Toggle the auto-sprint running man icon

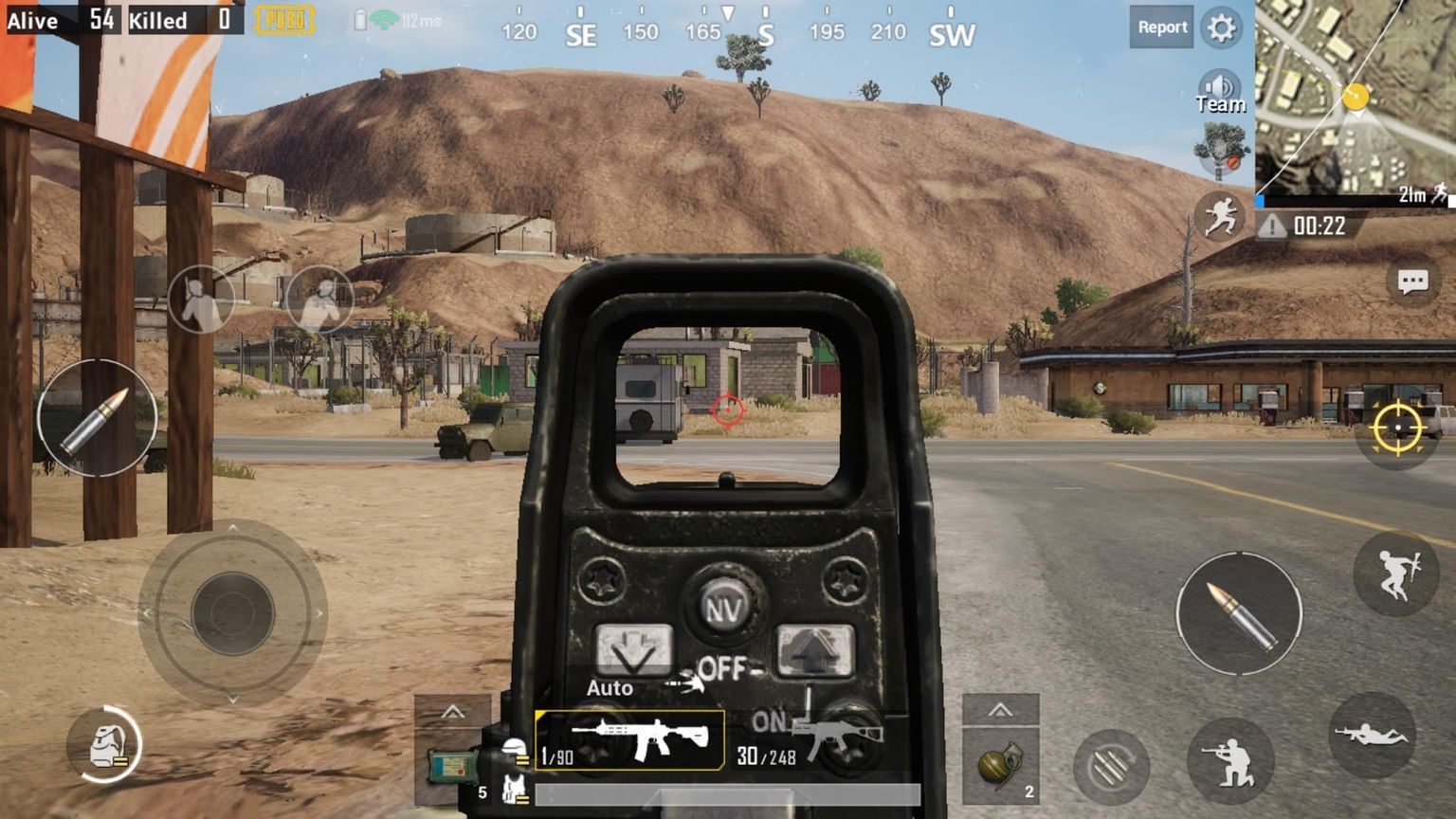point(1220,217)
